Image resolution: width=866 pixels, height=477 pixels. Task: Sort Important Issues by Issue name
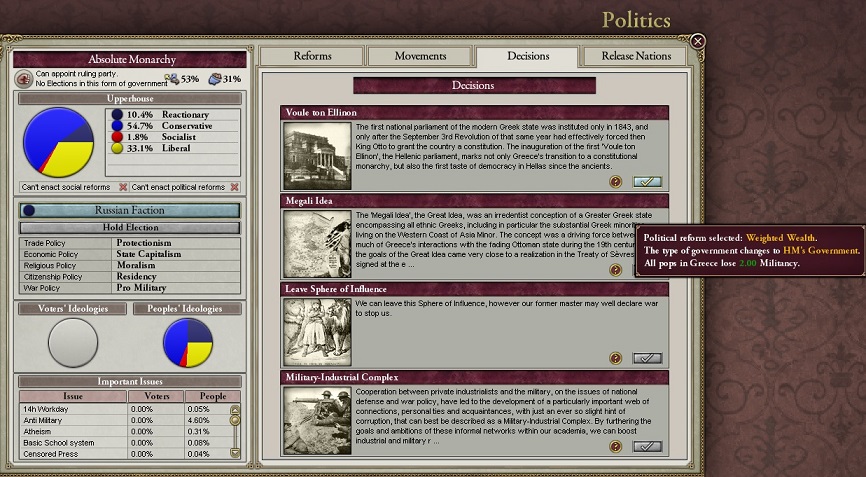[72, 396]
